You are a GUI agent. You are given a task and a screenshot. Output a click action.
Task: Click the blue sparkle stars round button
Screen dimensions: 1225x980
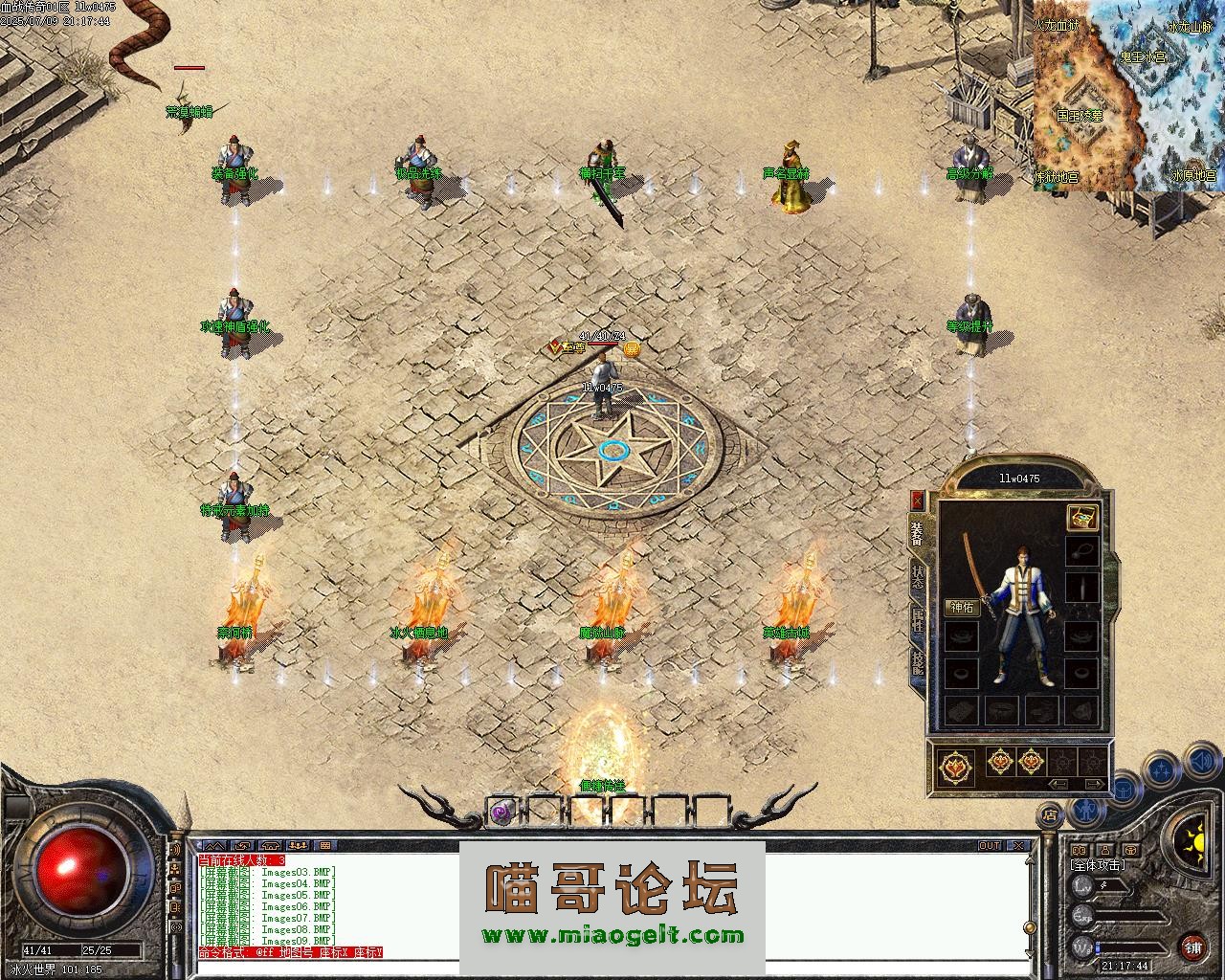(1161, 768)
